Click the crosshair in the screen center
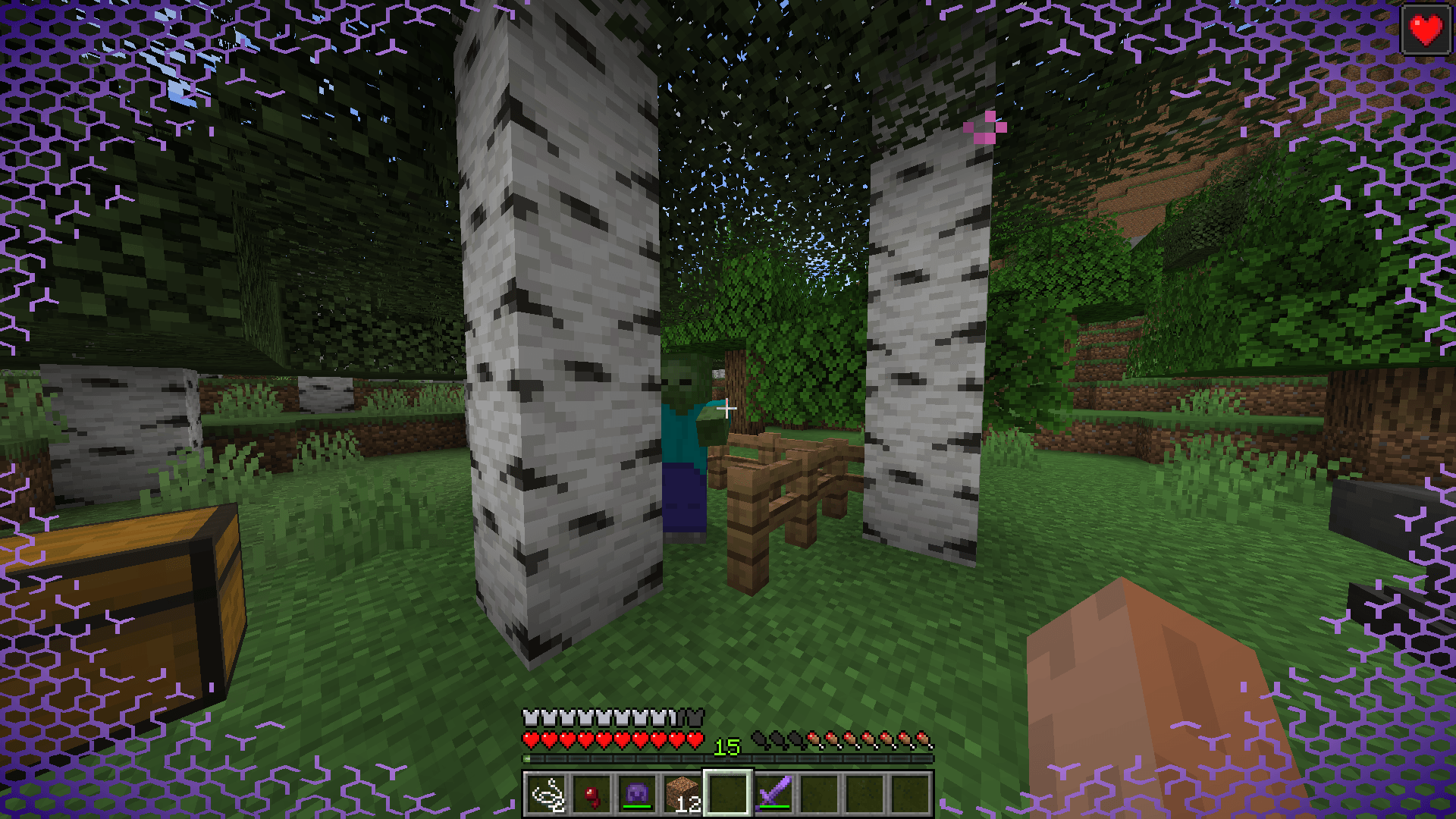This screenshot has width=1456, height=819. pyautogui.click(x=728, y=408)
